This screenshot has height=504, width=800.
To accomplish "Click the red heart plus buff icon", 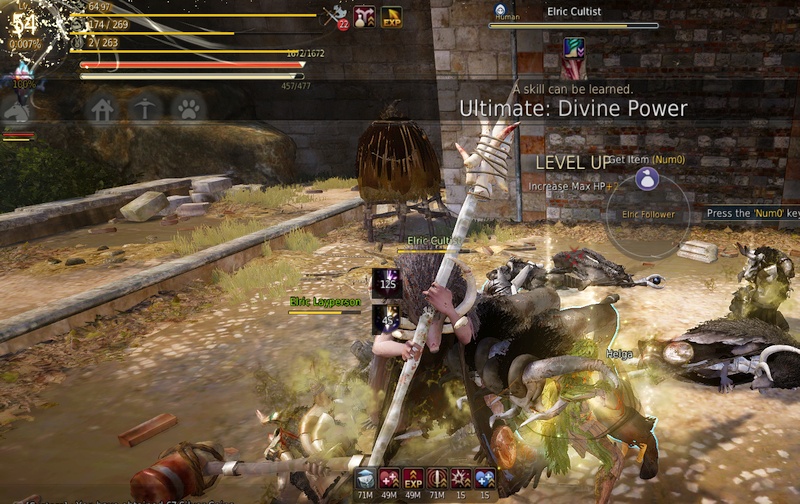I will (x=389, y=480).
